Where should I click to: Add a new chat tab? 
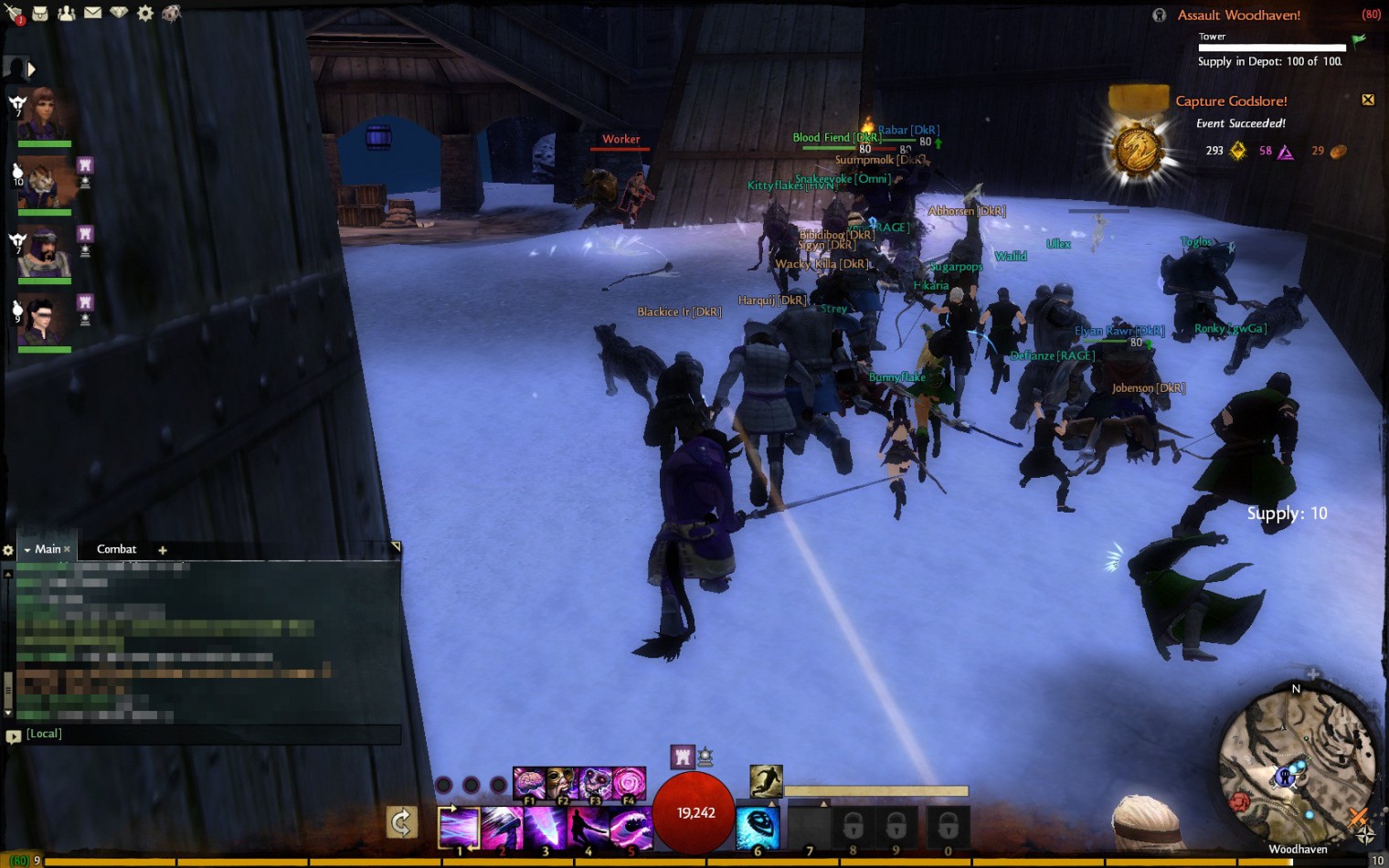[x=163, y=550]
